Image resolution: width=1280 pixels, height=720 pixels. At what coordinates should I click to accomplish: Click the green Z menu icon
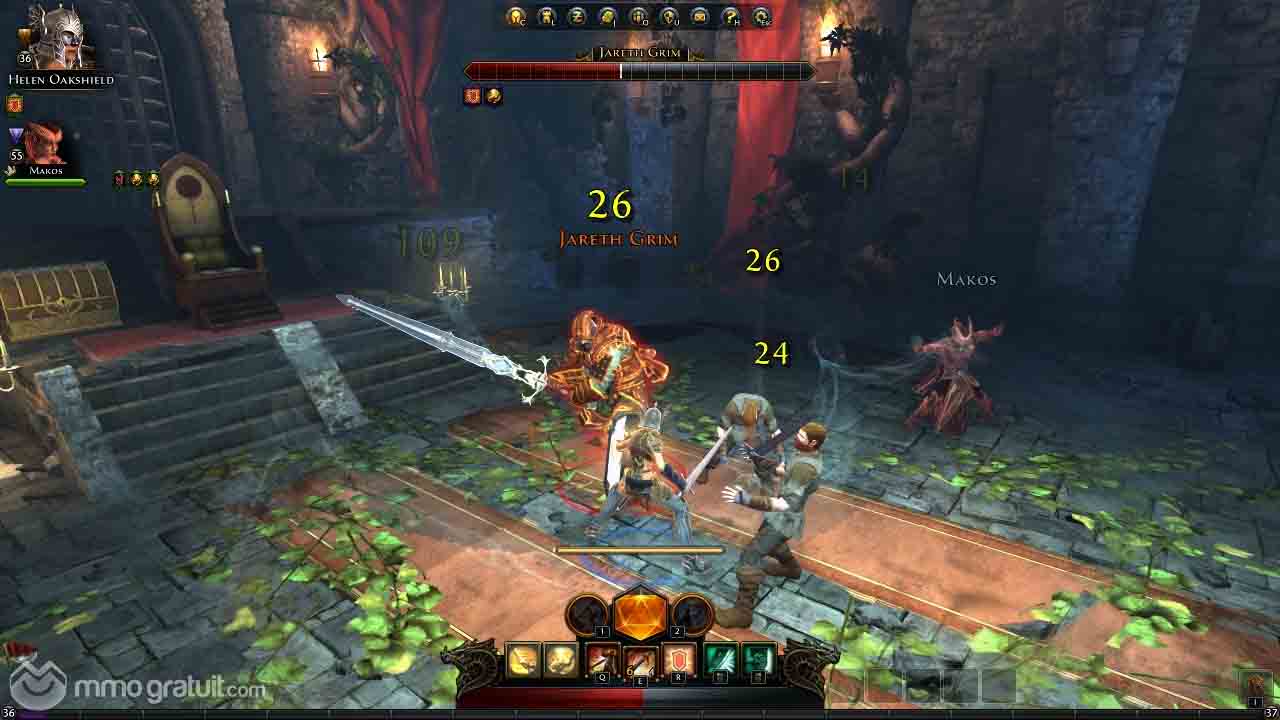click(x=577, y=16)
